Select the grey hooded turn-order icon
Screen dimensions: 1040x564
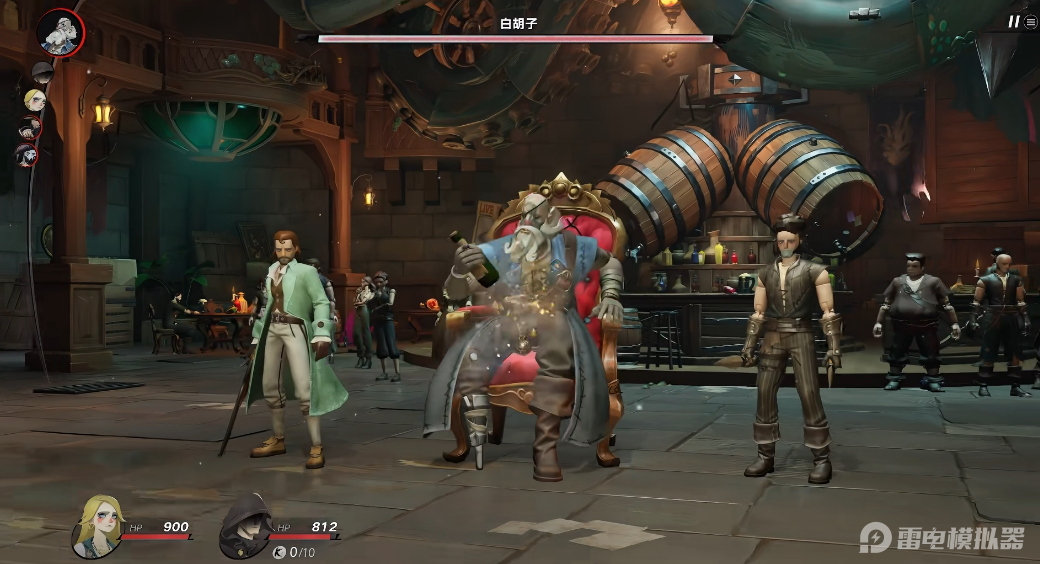(41, 72)
